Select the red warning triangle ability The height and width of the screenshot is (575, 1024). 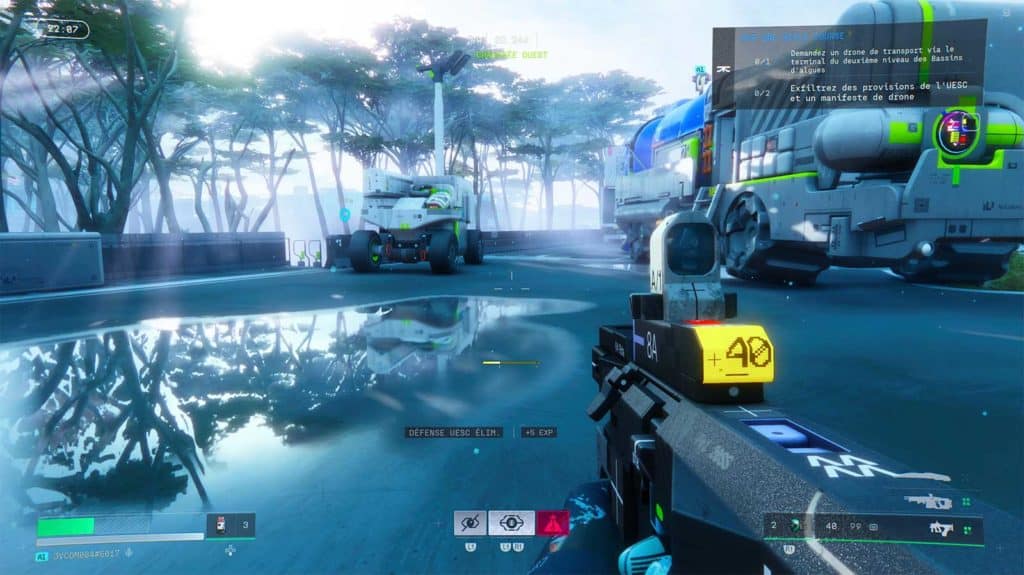pos(552,523)
